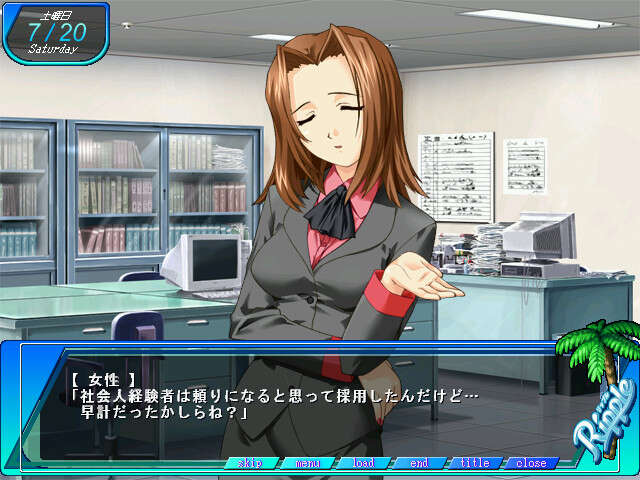
Task: Load a saved game
Action: [x=364, y=463]
